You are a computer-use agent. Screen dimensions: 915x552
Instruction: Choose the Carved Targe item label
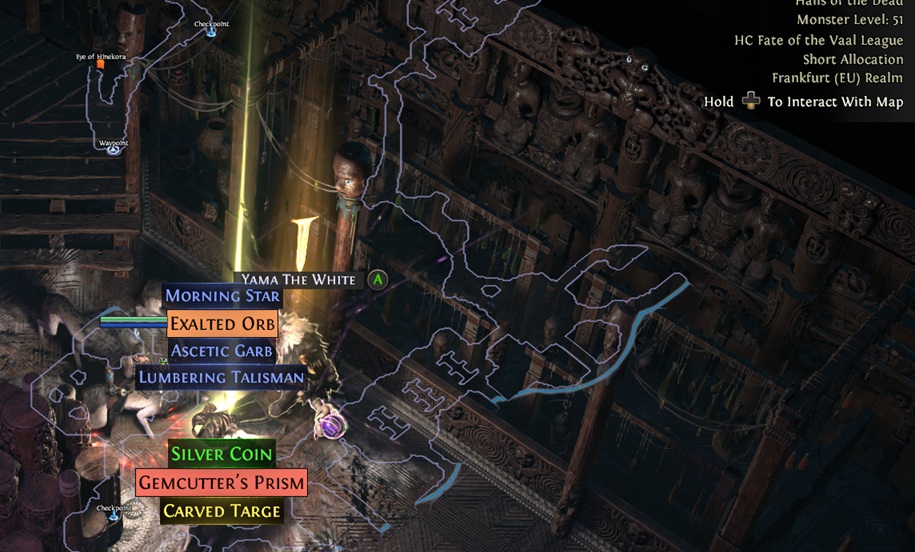(x=221, y=511)
